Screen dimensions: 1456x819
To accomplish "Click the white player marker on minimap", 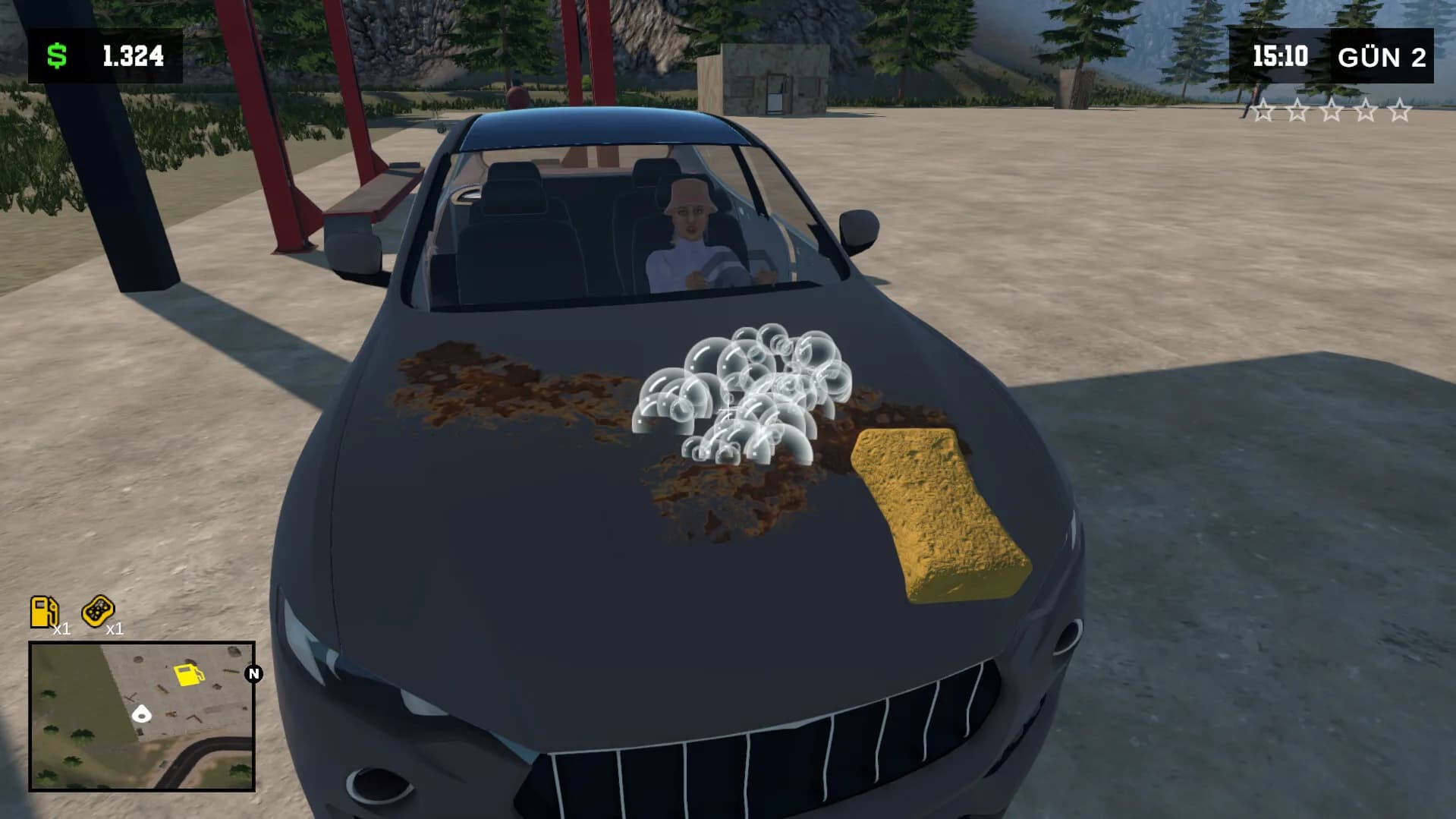I will click(142, 713).
